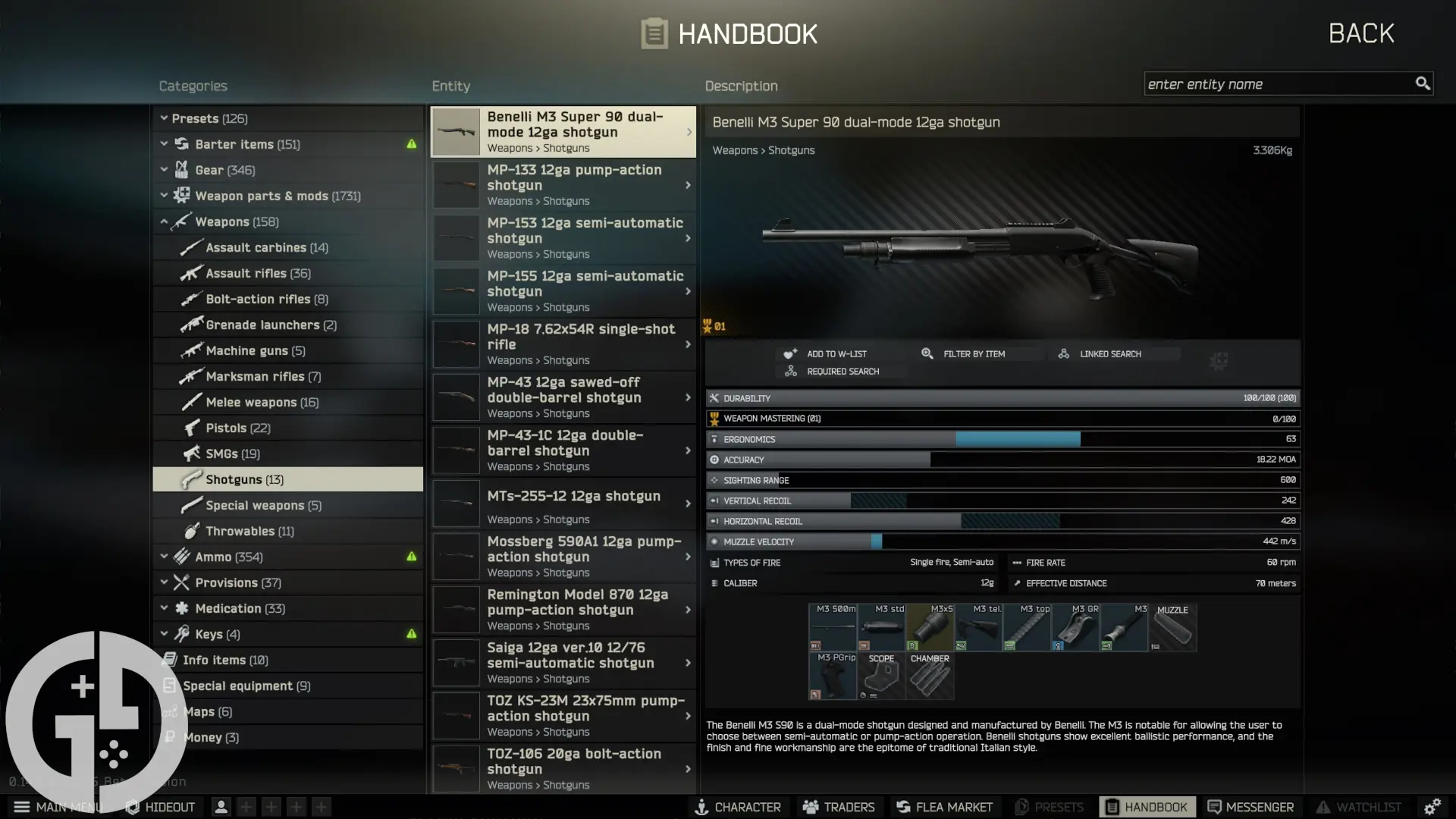Screen dimensions: 1456x819
Task: Expand the Ammo category
Action: (x=165, y=556)
